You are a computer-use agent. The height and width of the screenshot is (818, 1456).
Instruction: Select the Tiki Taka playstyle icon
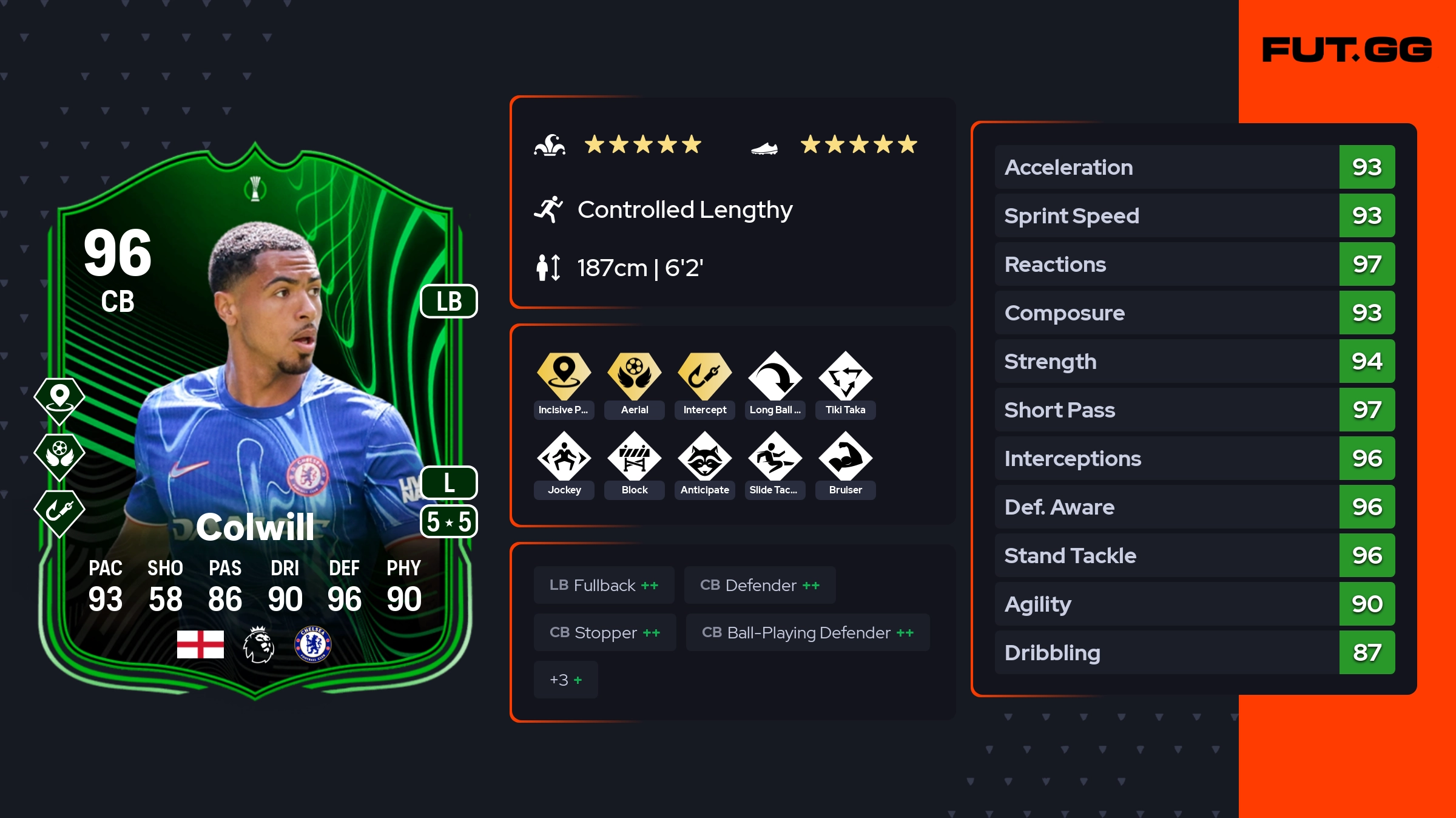point(846,376)
